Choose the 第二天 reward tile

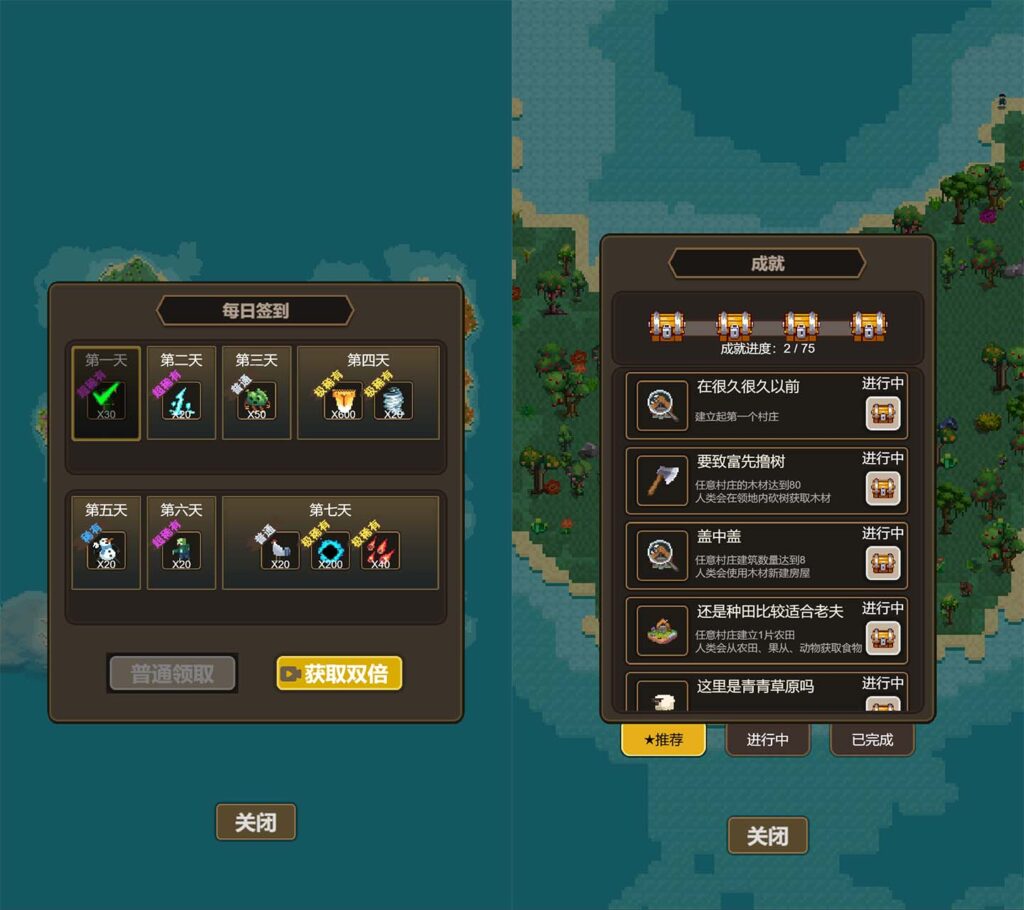point(181,393)
